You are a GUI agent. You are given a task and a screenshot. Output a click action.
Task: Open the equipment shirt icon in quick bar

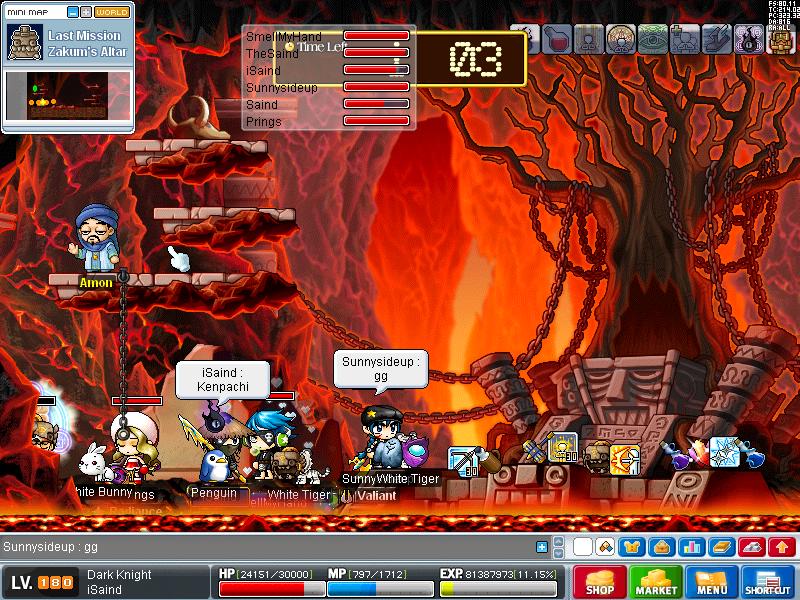pos(631,547)
